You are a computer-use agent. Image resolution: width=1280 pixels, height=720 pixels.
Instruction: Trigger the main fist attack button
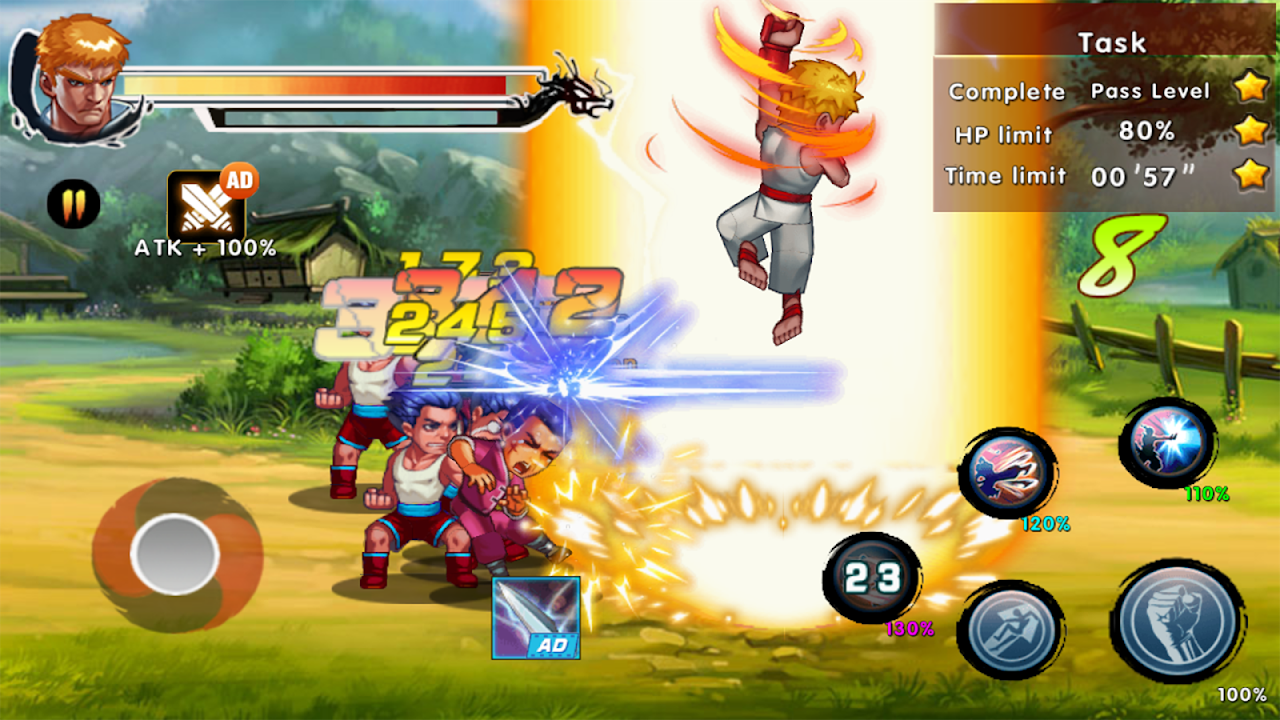coord(1176,619)
